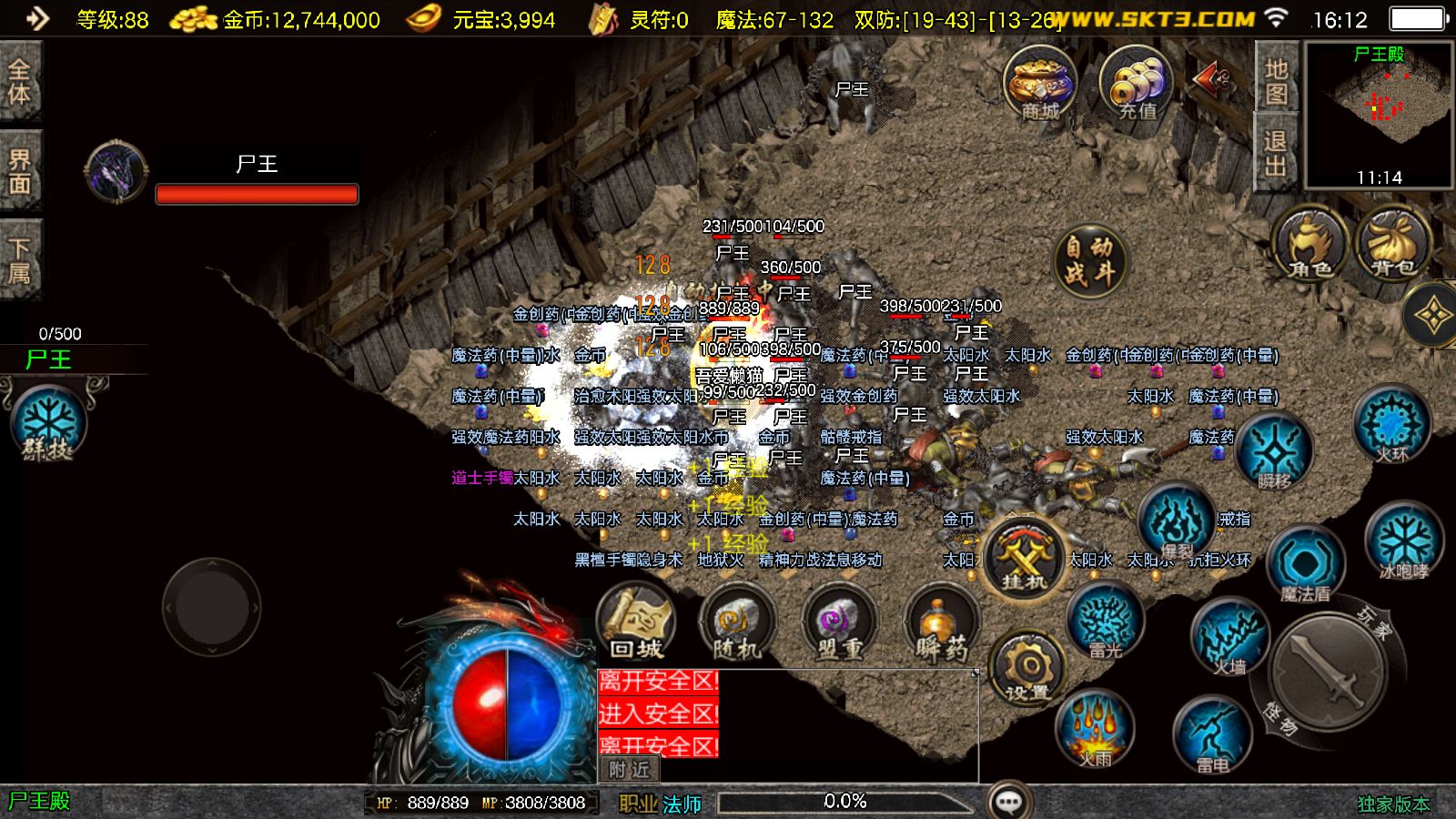Open the 充值 recharge menu
Screen dimensions: 1456x819
(x=1136, y=85)
